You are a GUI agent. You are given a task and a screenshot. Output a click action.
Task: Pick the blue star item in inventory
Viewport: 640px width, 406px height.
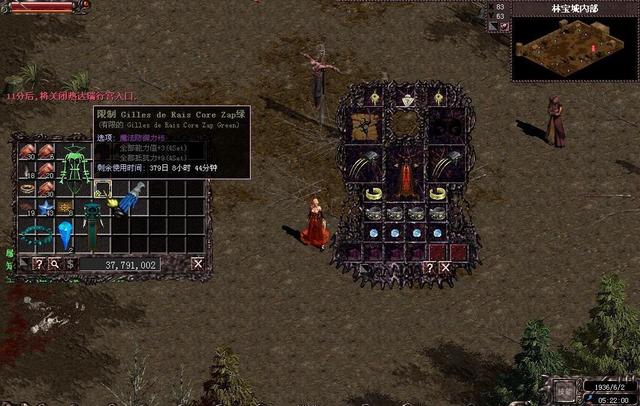tap(46, 208)
